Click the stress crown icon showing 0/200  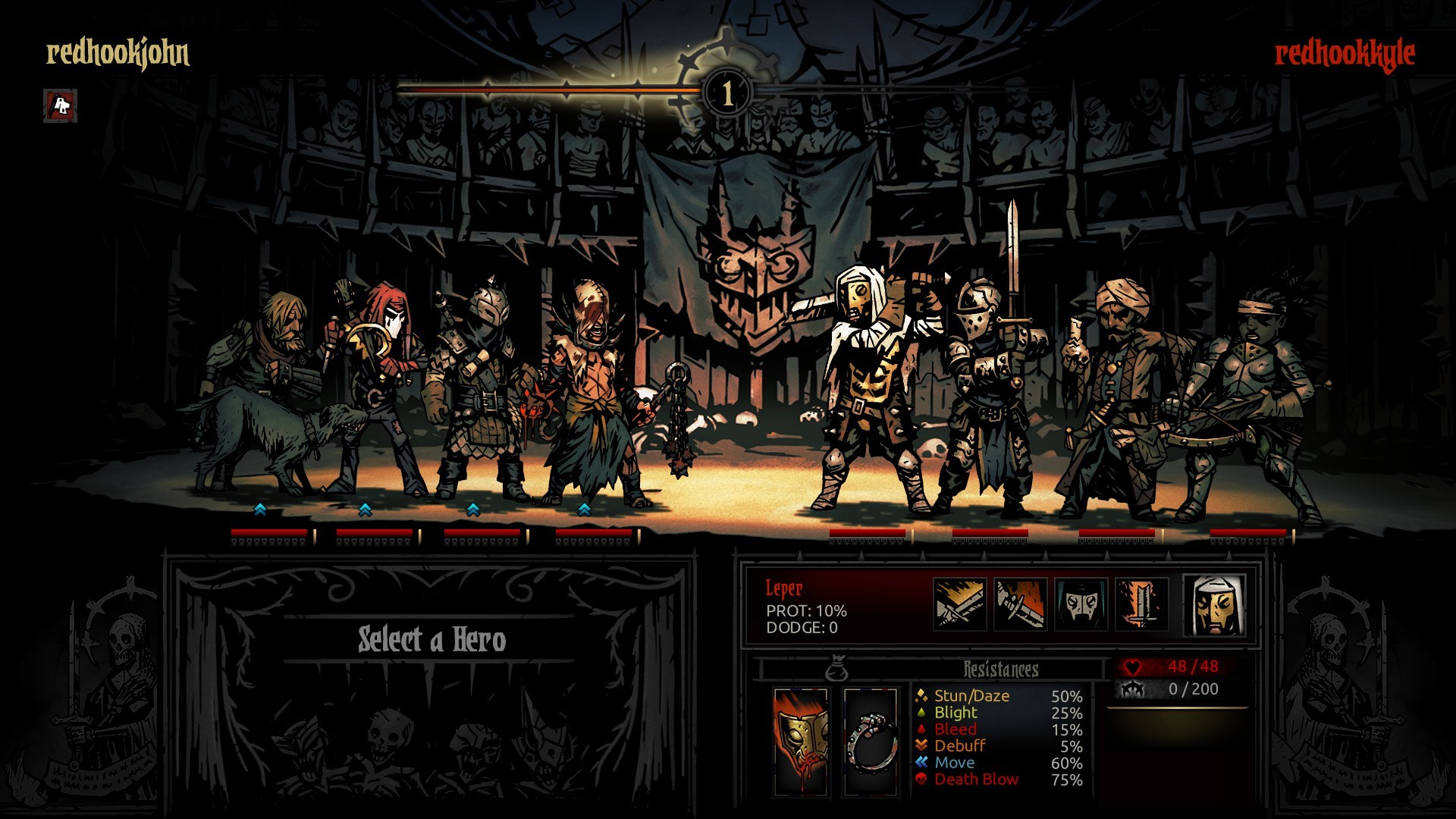point(1133,690)
